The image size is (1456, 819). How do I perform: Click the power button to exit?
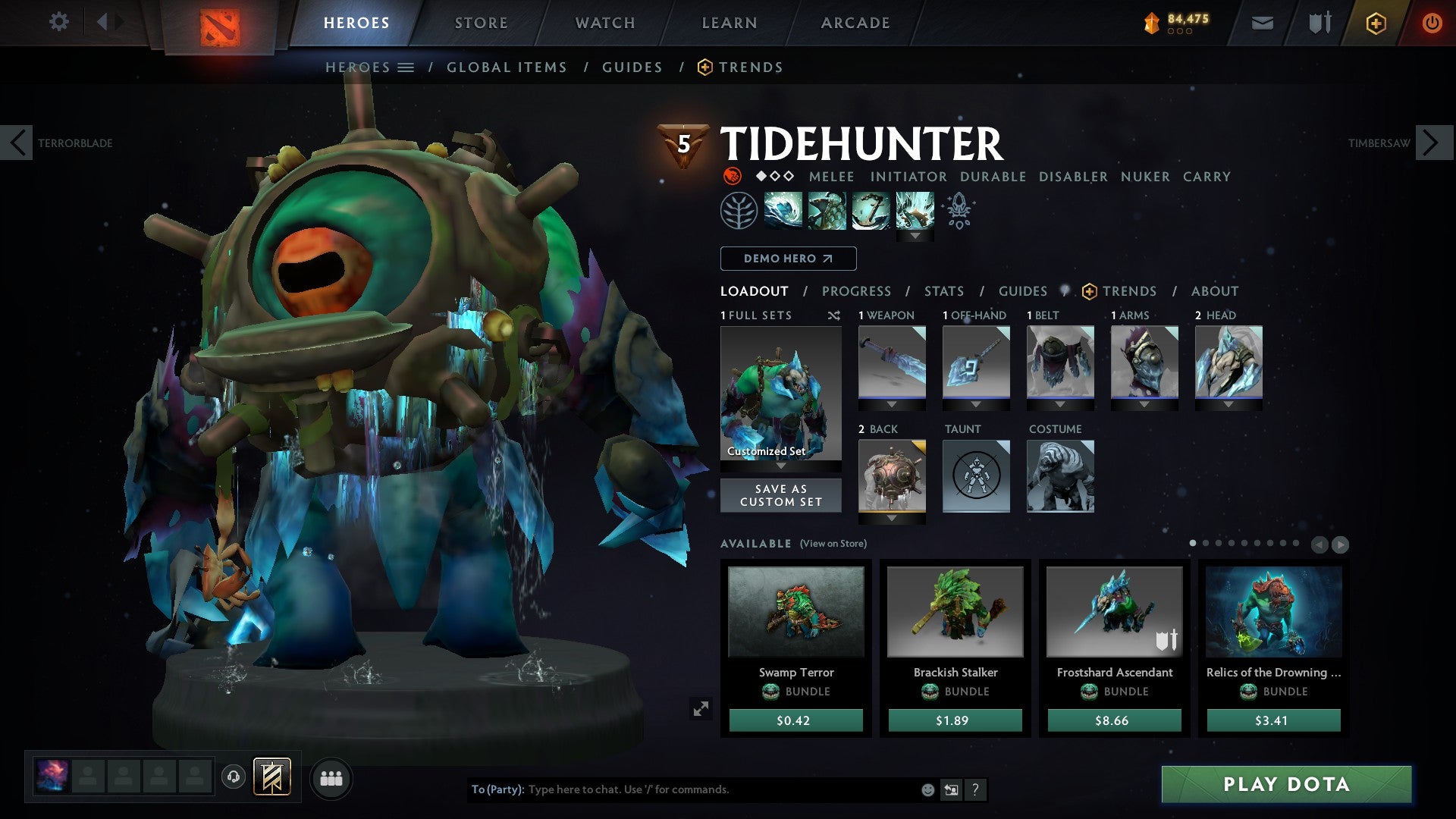click(x=1432, y=23)
